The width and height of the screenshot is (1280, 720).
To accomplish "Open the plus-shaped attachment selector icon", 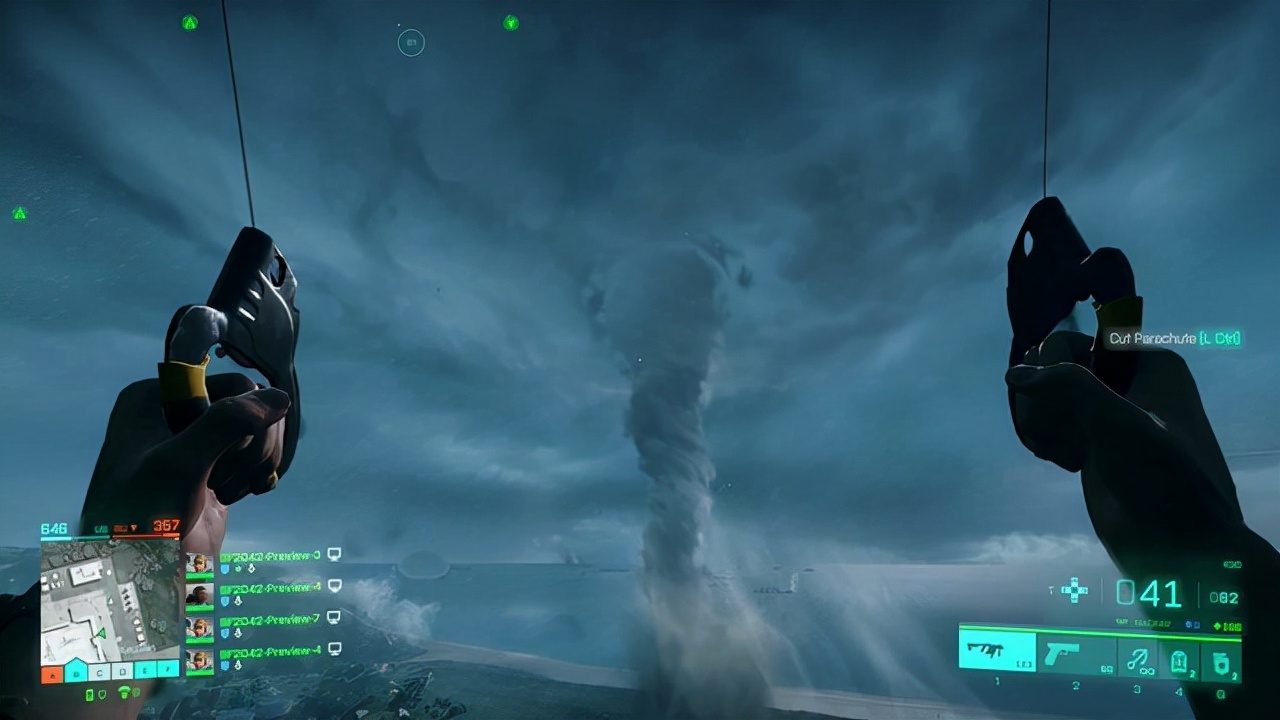I will 1075,589.
